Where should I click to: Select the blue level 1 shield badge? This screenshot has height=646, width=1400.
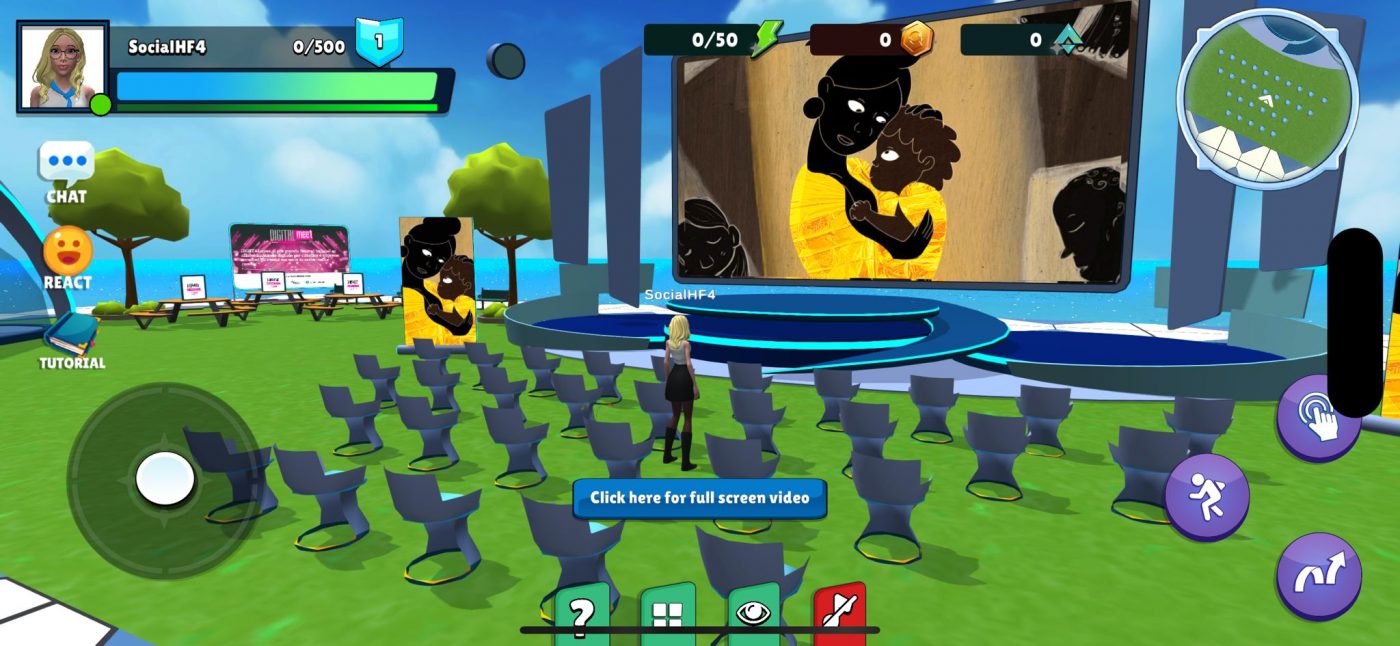(x=379, y=42)
